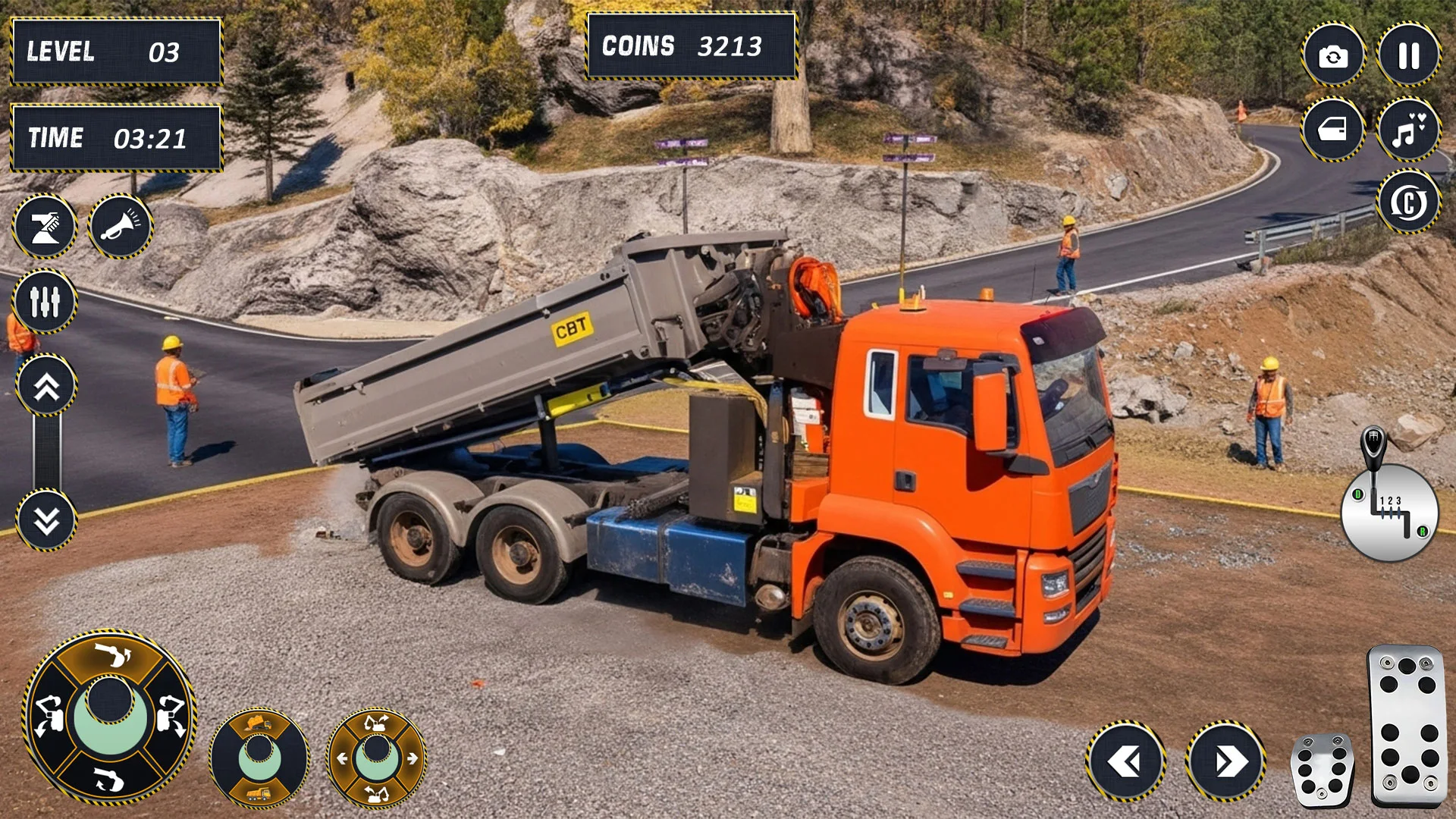Use the dump truck bed joystick
1456x819 pixels.
click(x=259, y=757)
